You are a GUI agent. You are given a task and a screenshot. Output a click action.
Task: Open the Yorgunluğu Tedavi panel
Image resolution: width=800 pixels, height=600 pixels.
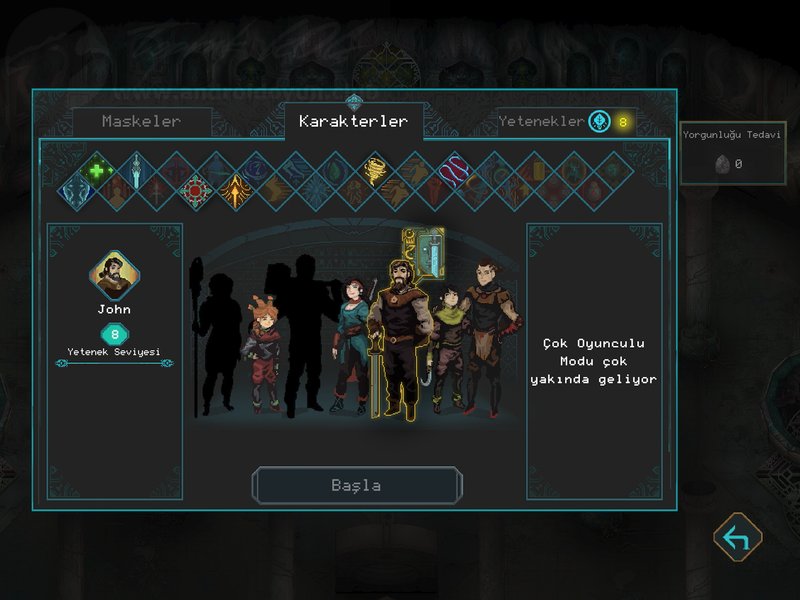click(733, 152)
